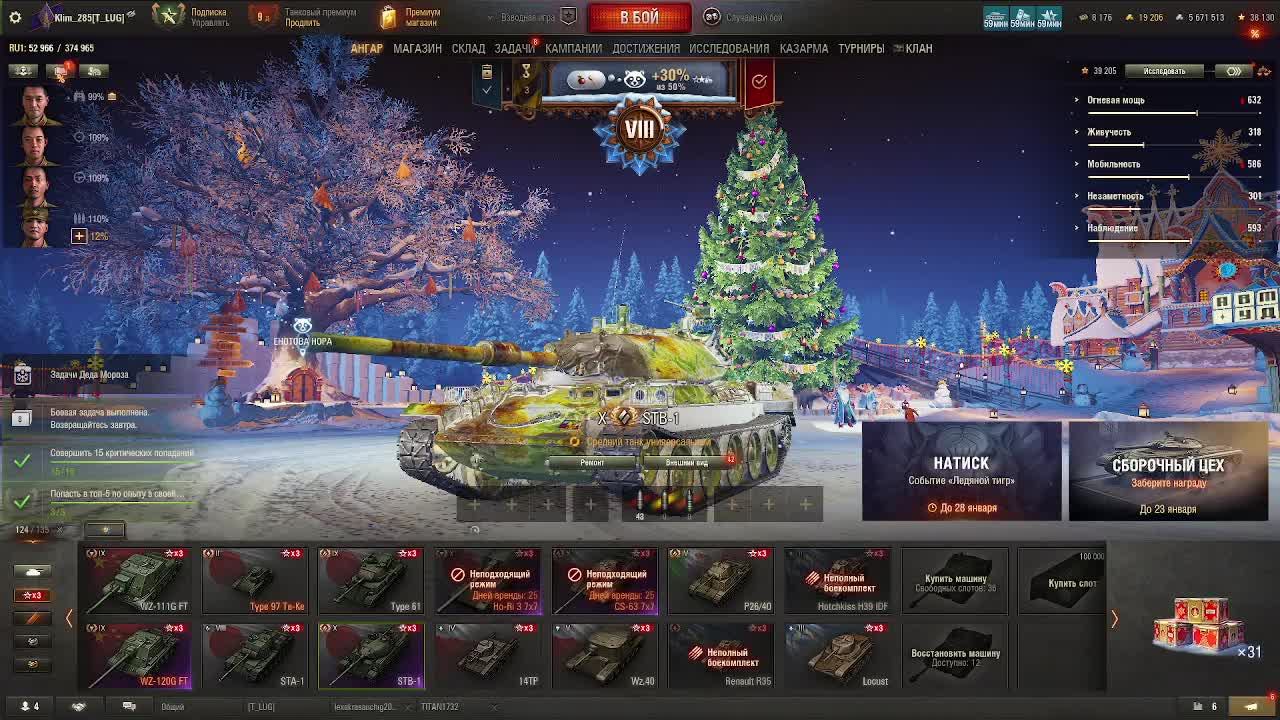The image size is (1280, 720).
Task: Open the КЛАН clan tab
Action: (x=918, y=48)
